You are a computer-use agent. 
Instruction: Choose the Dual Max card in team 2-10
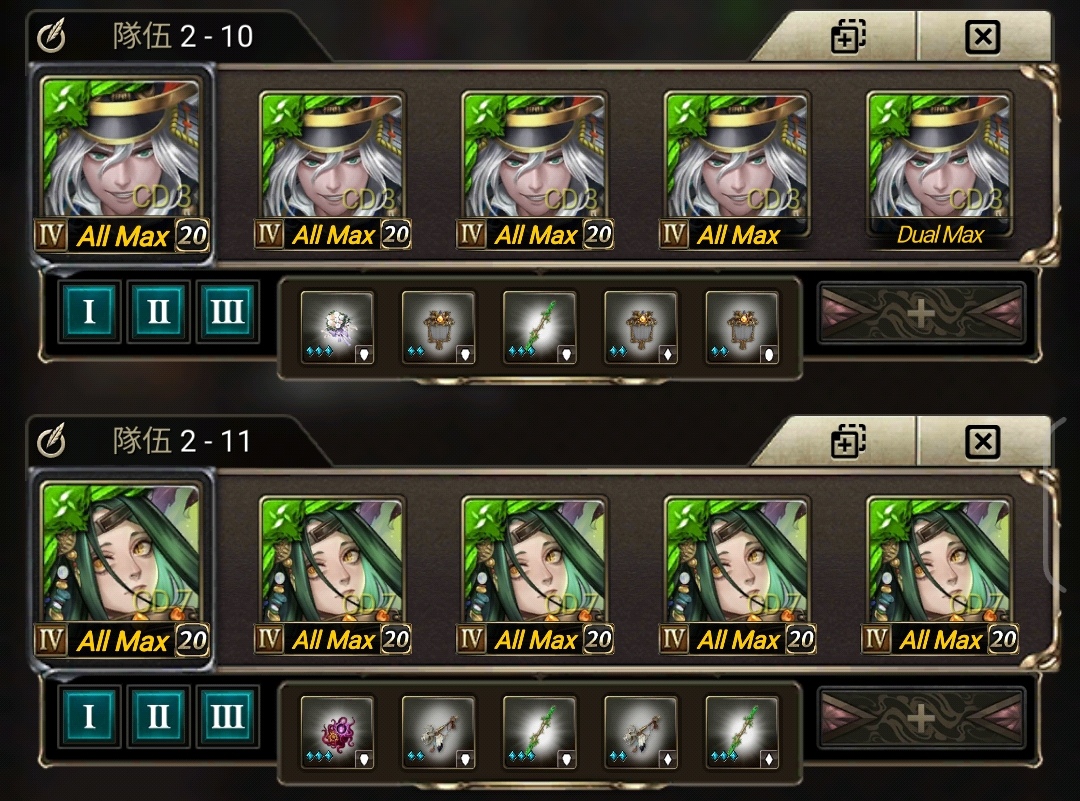click(939, 168)
